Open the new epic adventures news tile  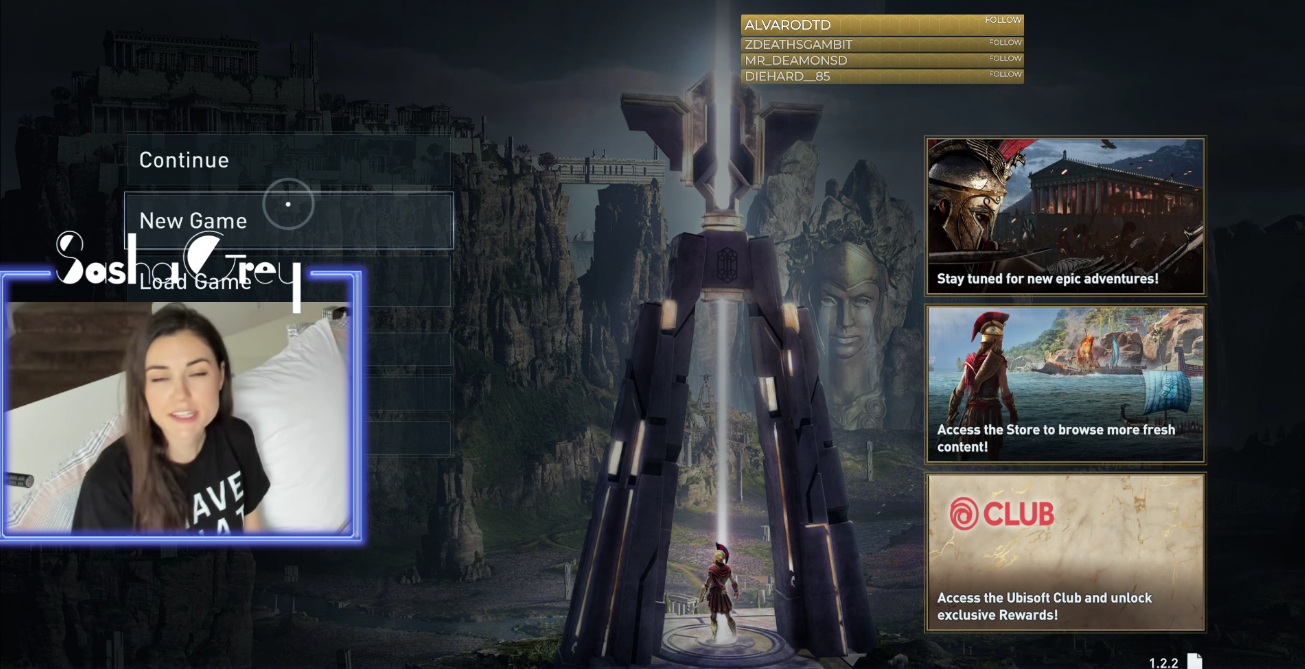[1065, 216]
